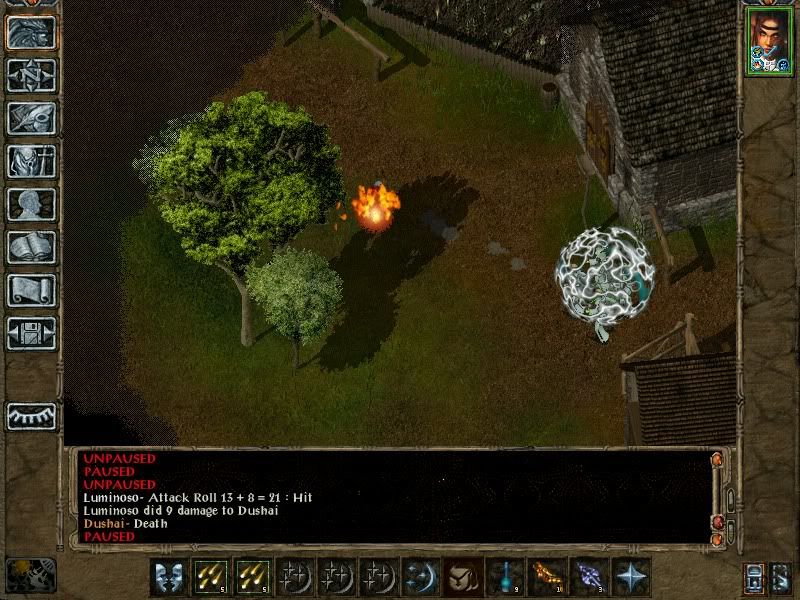Use the orange quick item slot
Viewport: 800px width, 600px height.
(x=546, y=577)
